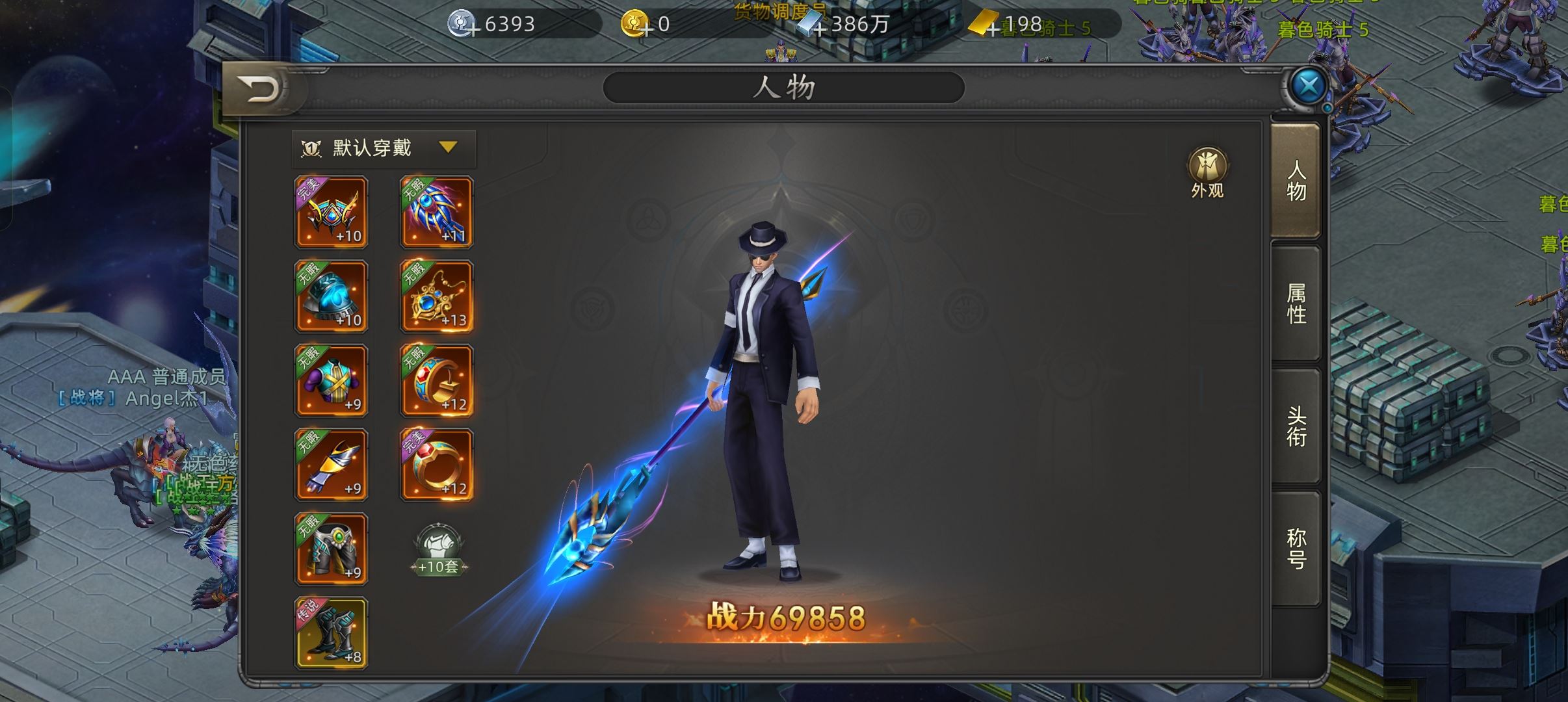Open the 默认穿戴 outfit dropdown
The height and width of the screenshot is (702, 1568).
coord(384,148)
